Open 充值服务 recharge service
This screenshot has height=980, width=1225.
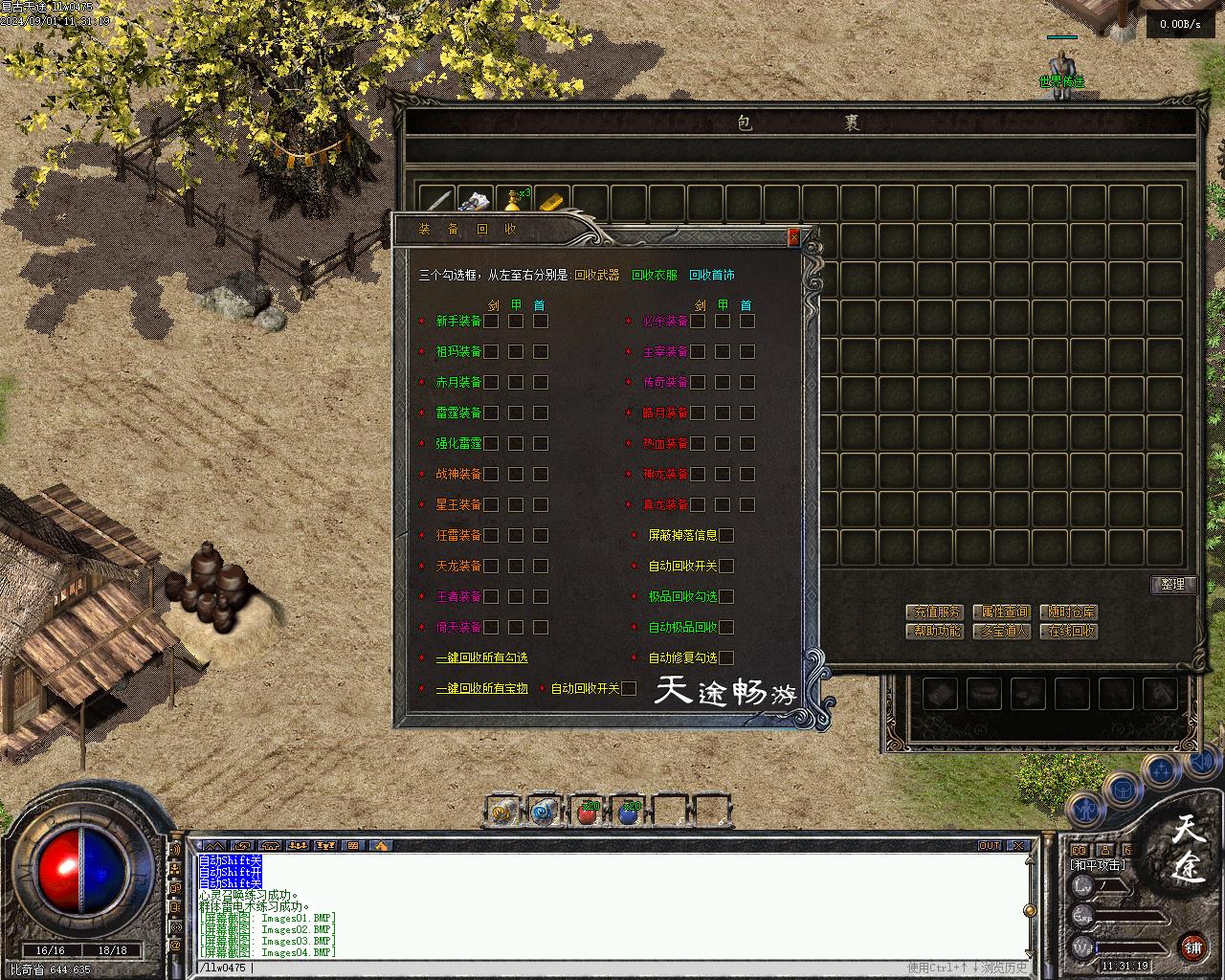[934, 612]
